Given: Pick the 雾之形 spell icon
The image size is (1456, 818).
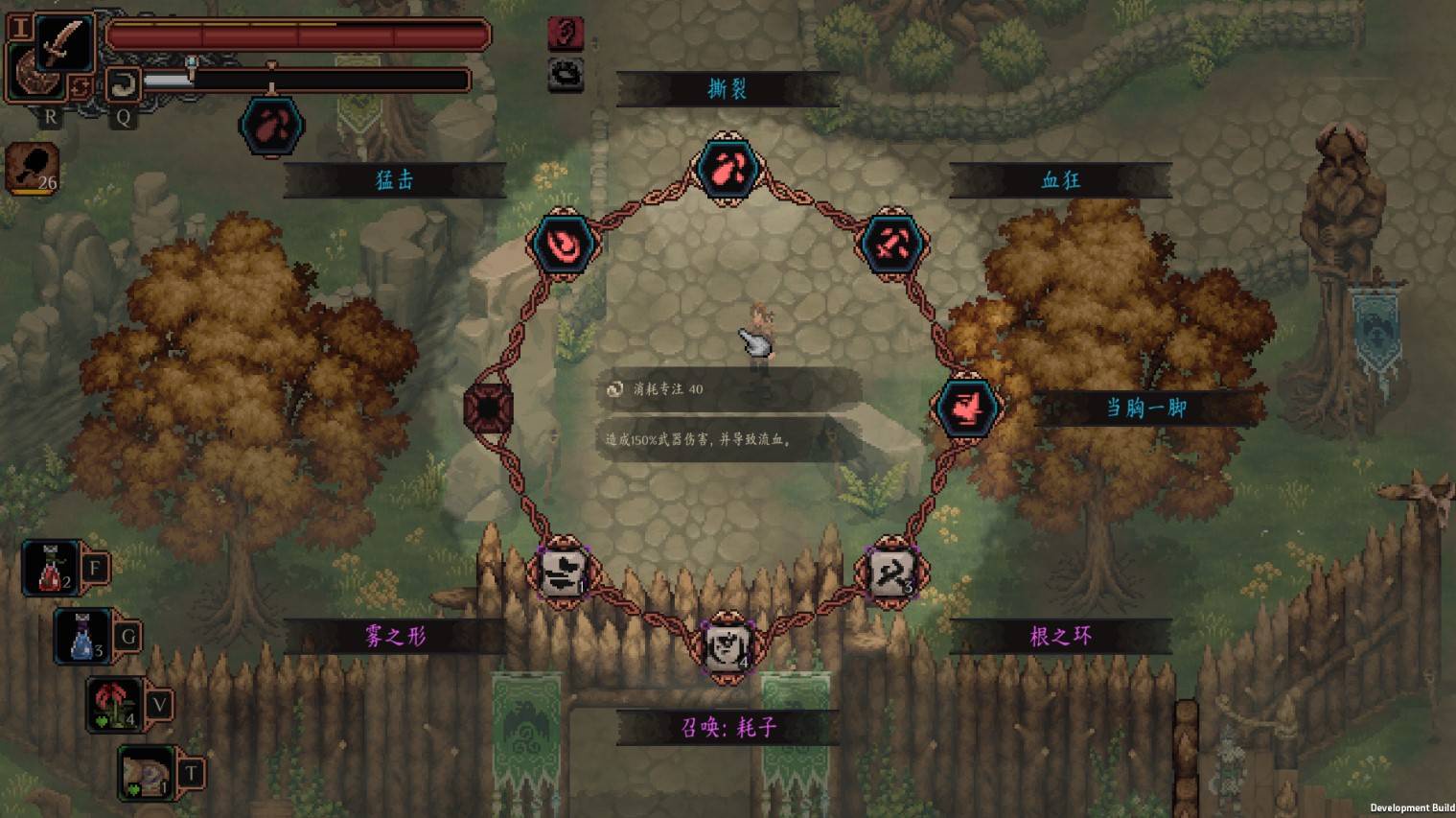Looking at the screenshot, I should tap(564, 572).
